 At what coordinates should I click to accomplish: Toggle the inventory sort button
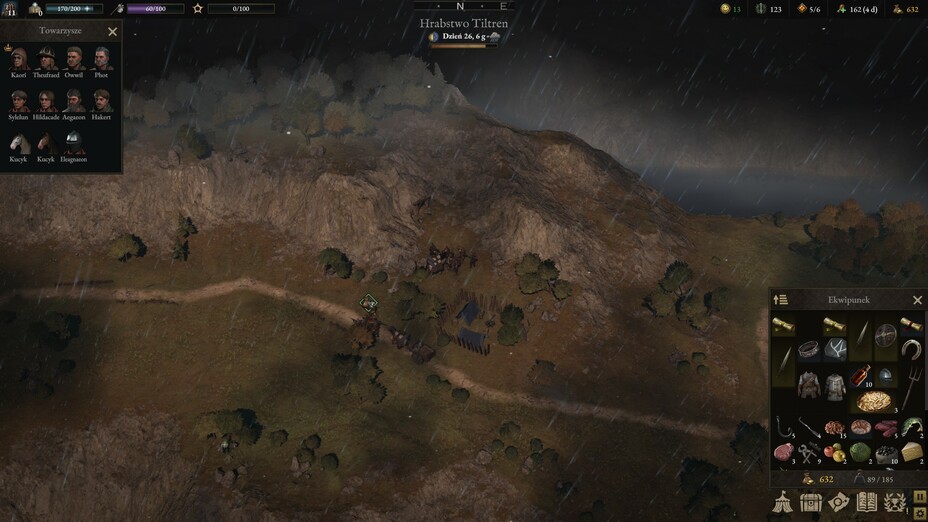point(782,300)
